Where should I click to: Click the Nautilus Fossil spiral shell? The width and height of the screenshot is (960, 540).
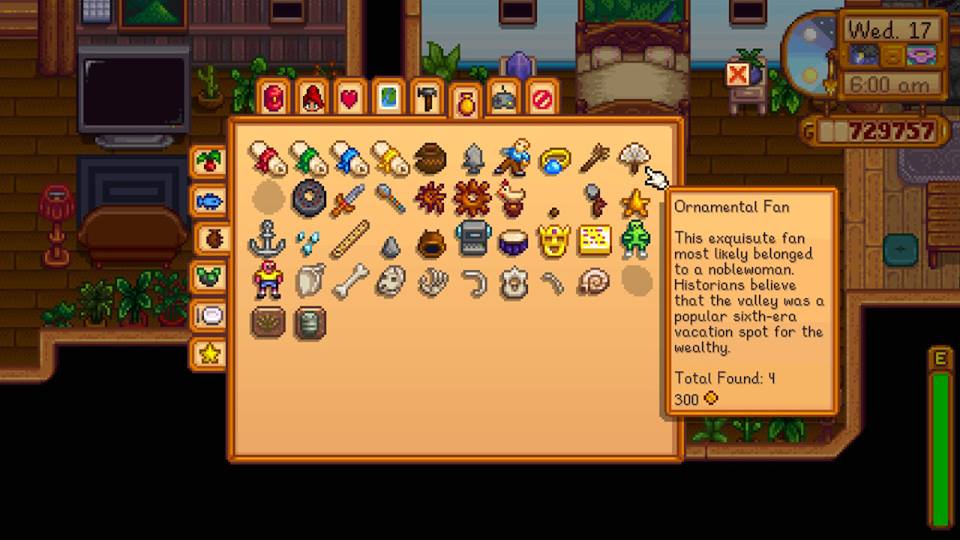tap(594, 282)
